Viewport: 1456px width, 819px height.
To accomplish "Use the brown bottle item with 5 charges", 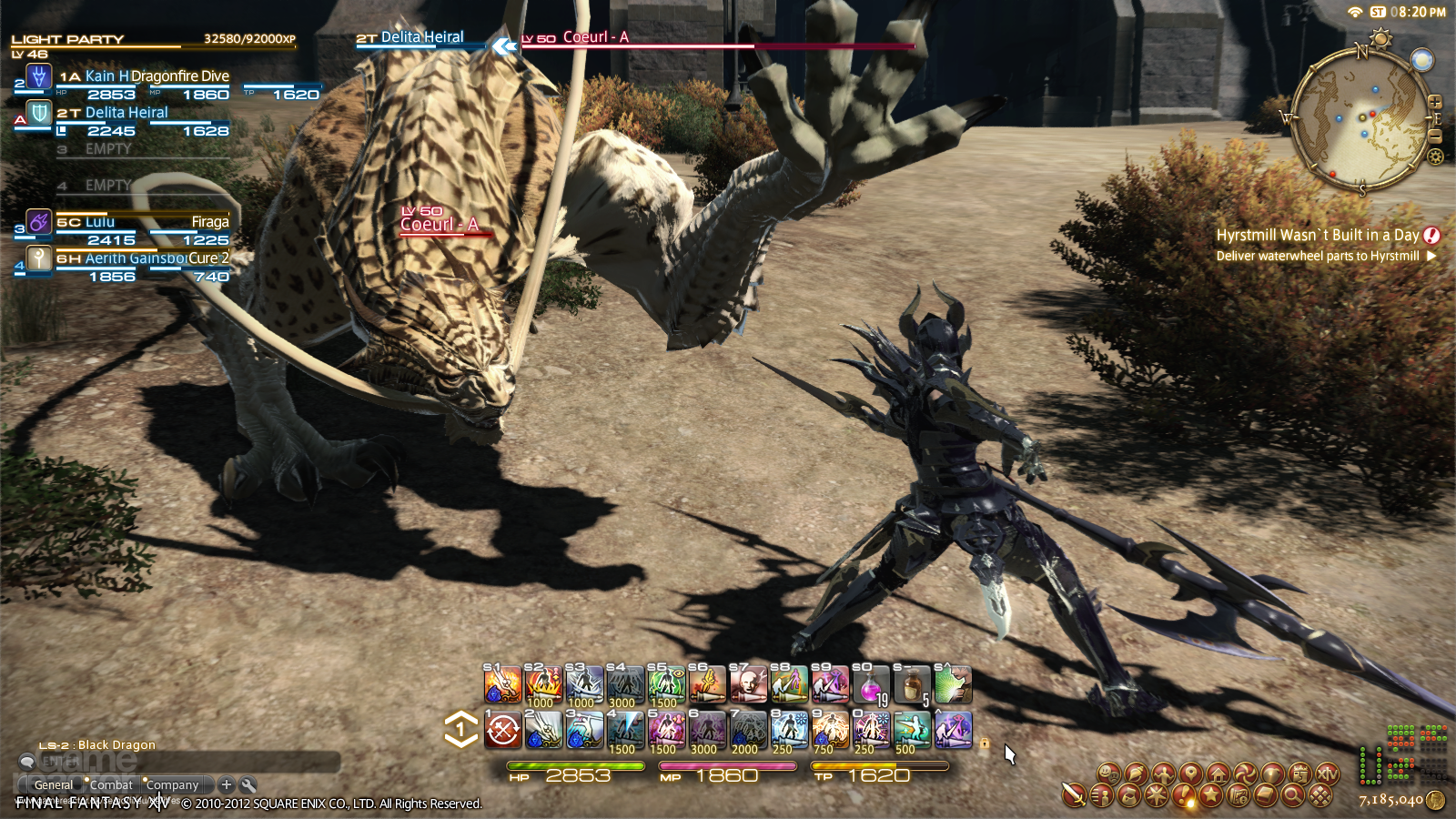I will click(x=911, y=685).
